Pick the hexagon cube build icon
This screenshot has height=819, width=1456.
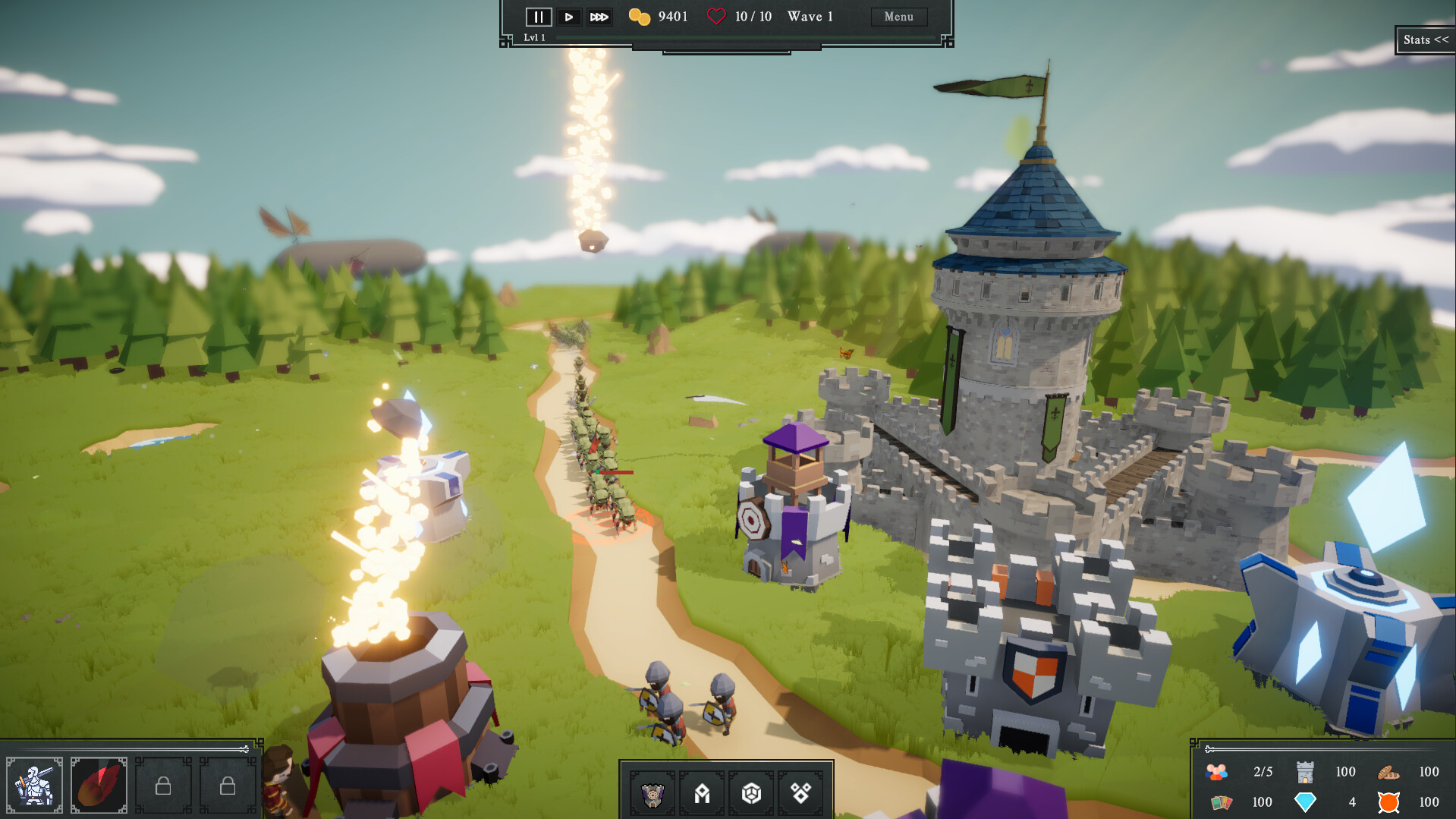751,794
